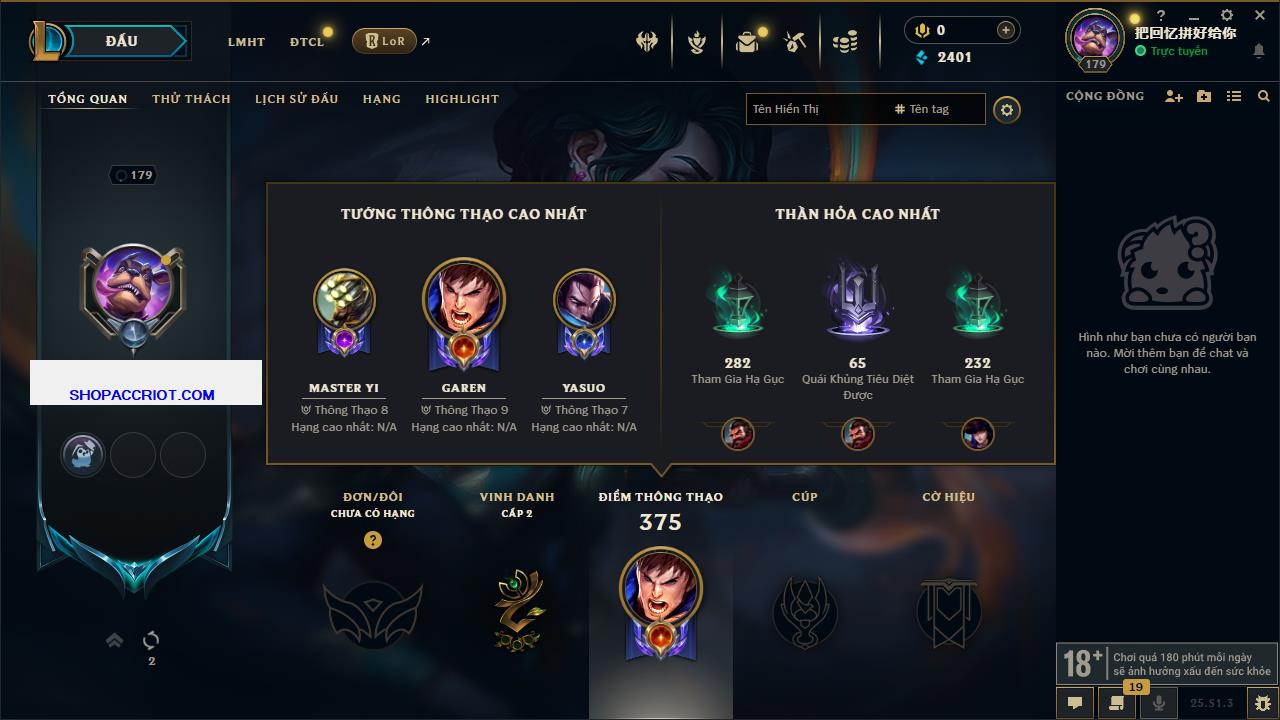
Task: Add RP with the plus button
Action: [1006, 30]
